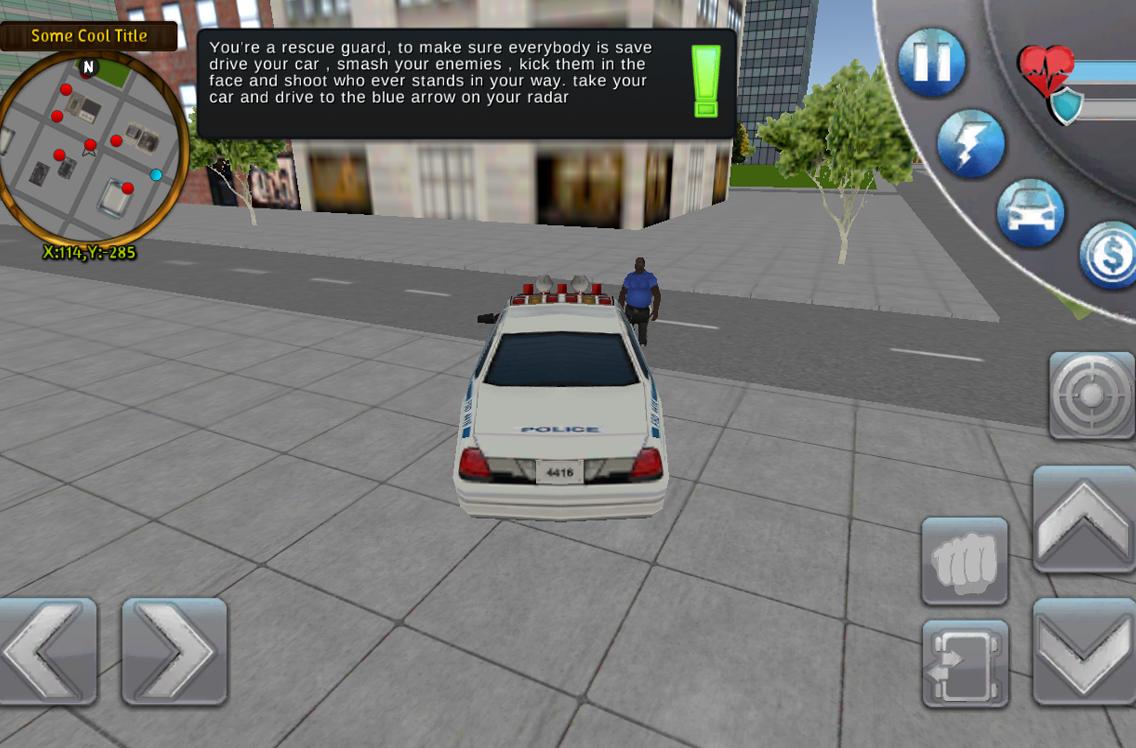Steer right with the right arrow button
Image resolution: width=1136 pixels, height=748 pixels.
(x=174, y=651)
